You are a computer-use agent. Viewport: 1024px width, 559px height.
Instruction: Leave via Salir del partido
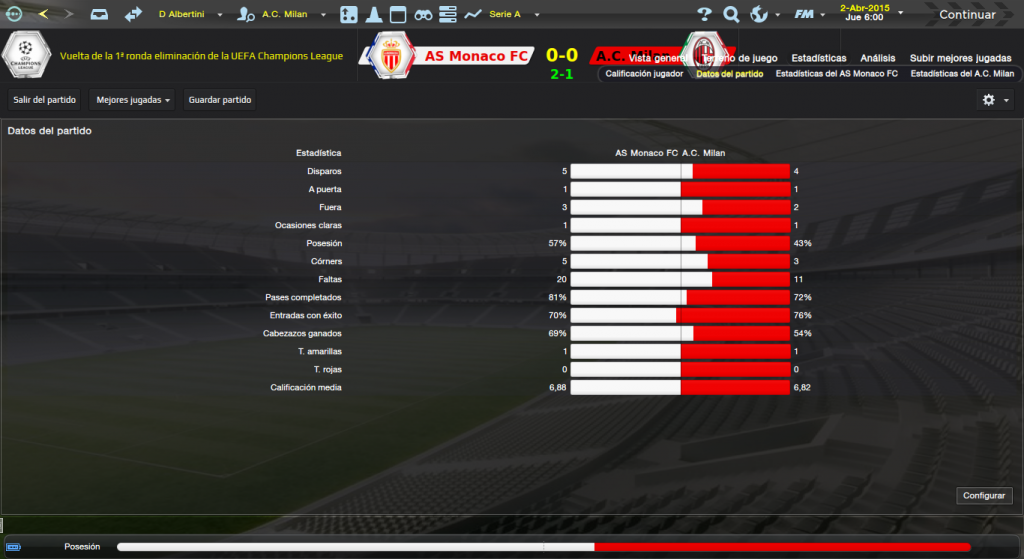pos(44,100)
